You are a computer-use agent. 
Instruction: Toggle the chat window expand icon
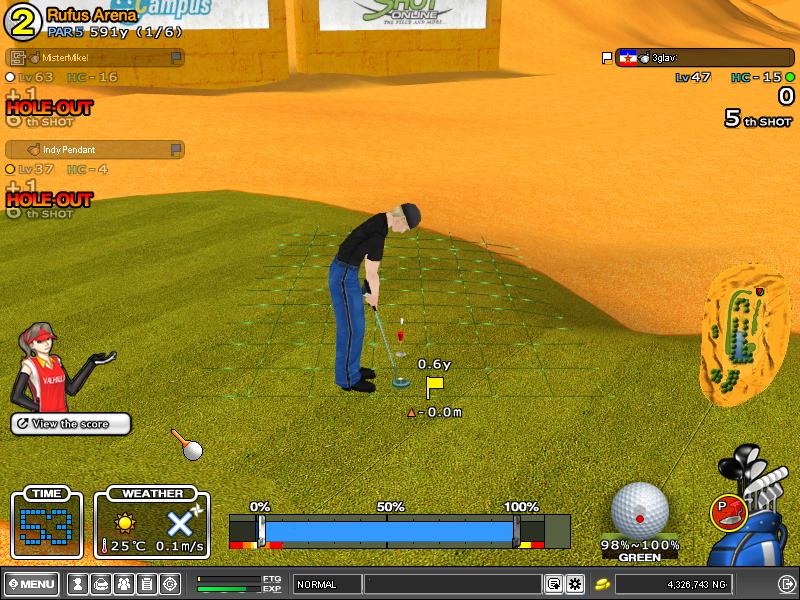click(553, 584)
